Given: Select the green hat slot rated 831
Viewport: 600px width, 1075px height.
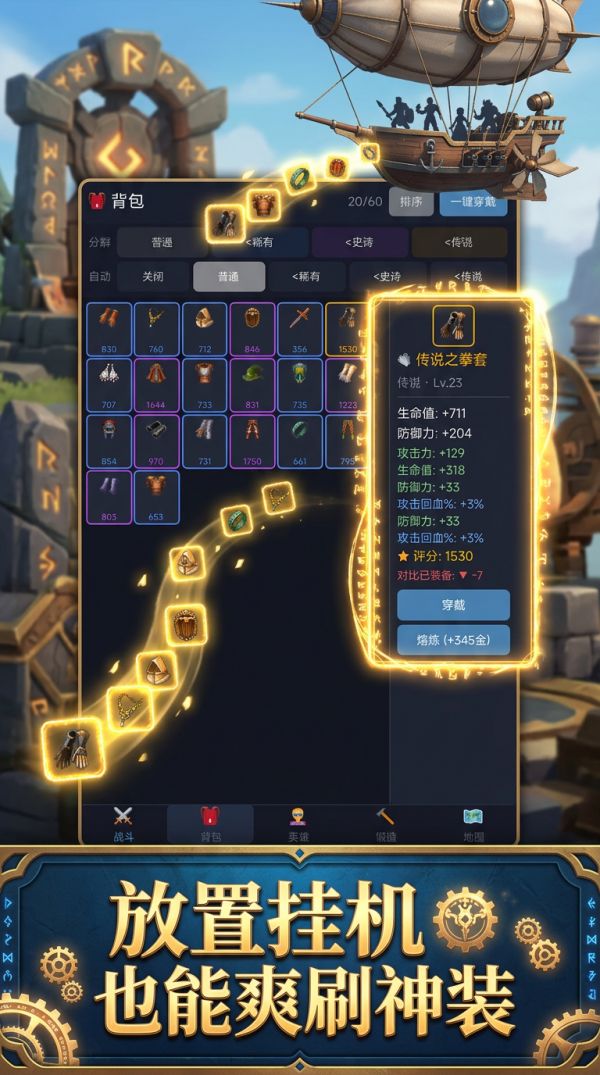Looking at the screenshot, I should pos(253,385).
